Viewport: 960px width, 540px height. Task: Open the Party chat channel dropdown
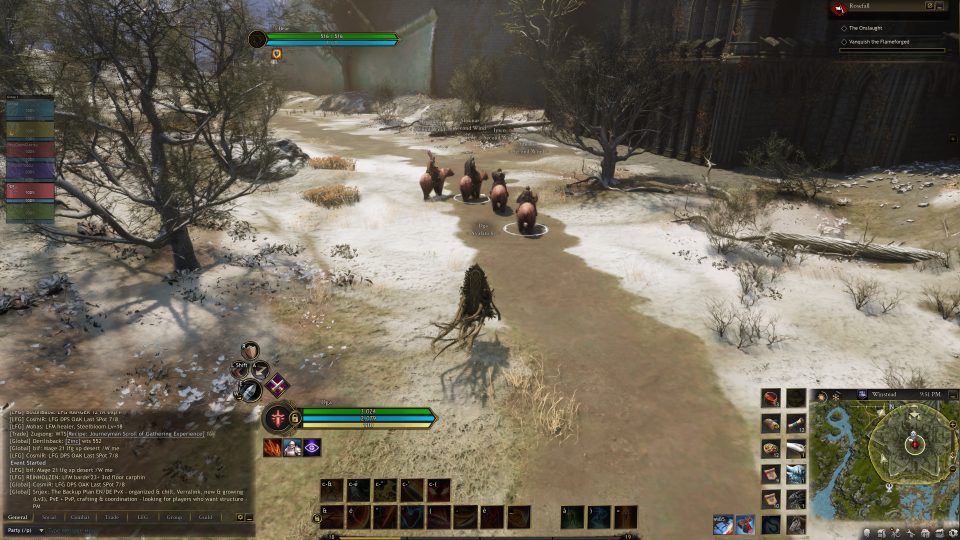23,529
